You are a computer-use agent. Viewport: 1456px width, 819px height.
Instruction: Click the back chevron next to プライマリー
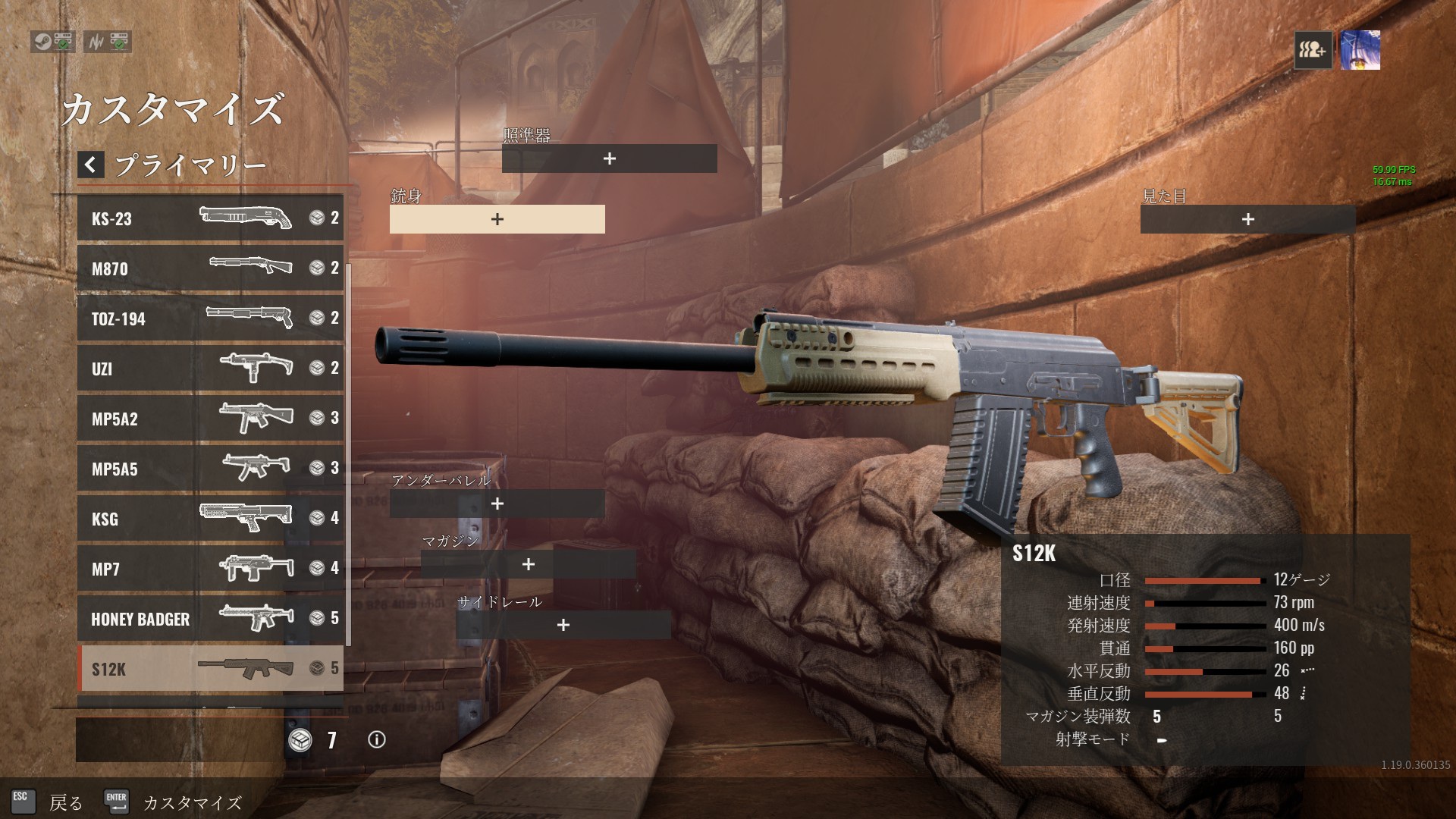[x=91, y=165]
